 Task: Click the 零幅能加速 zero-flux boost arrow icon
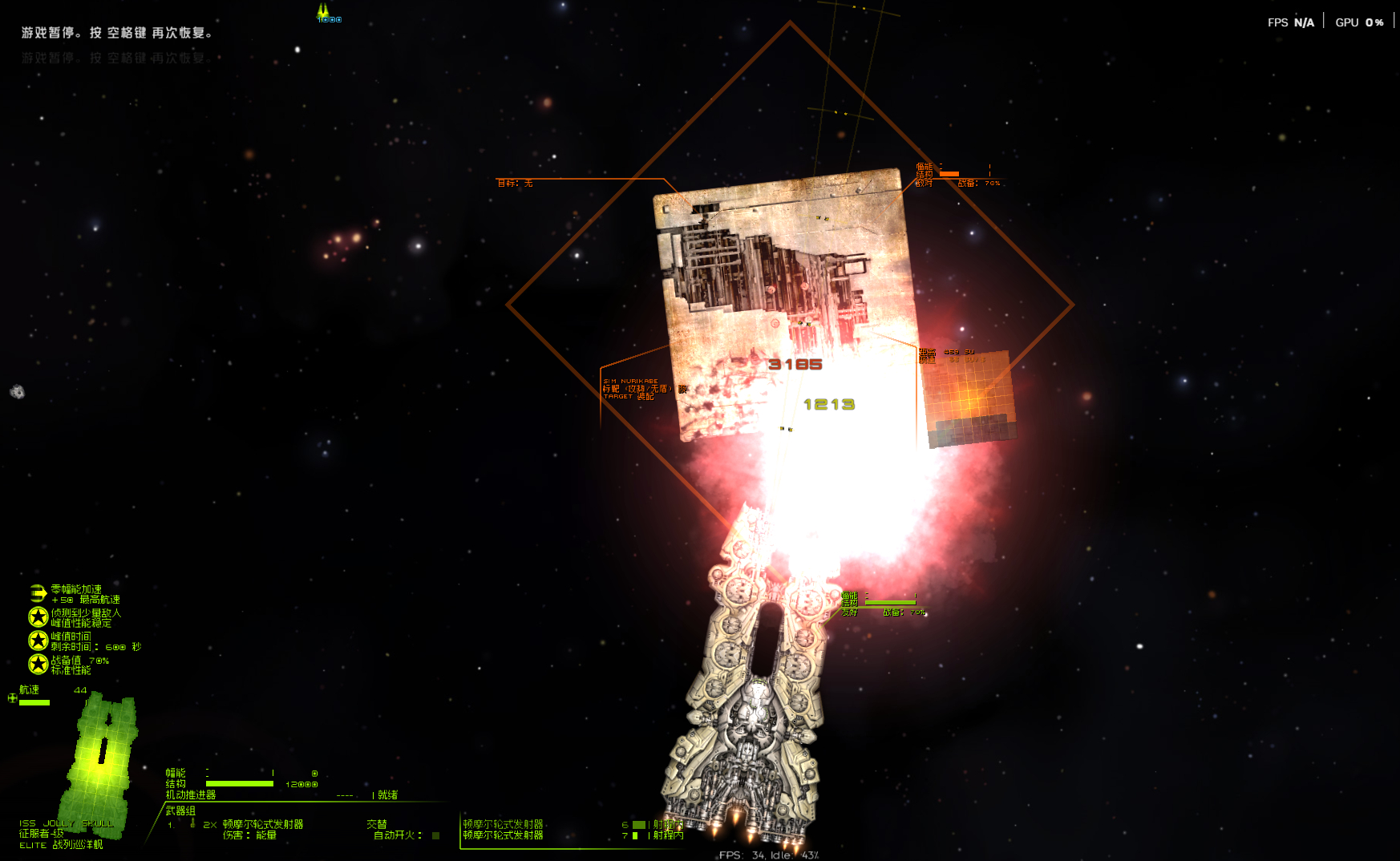38,593
